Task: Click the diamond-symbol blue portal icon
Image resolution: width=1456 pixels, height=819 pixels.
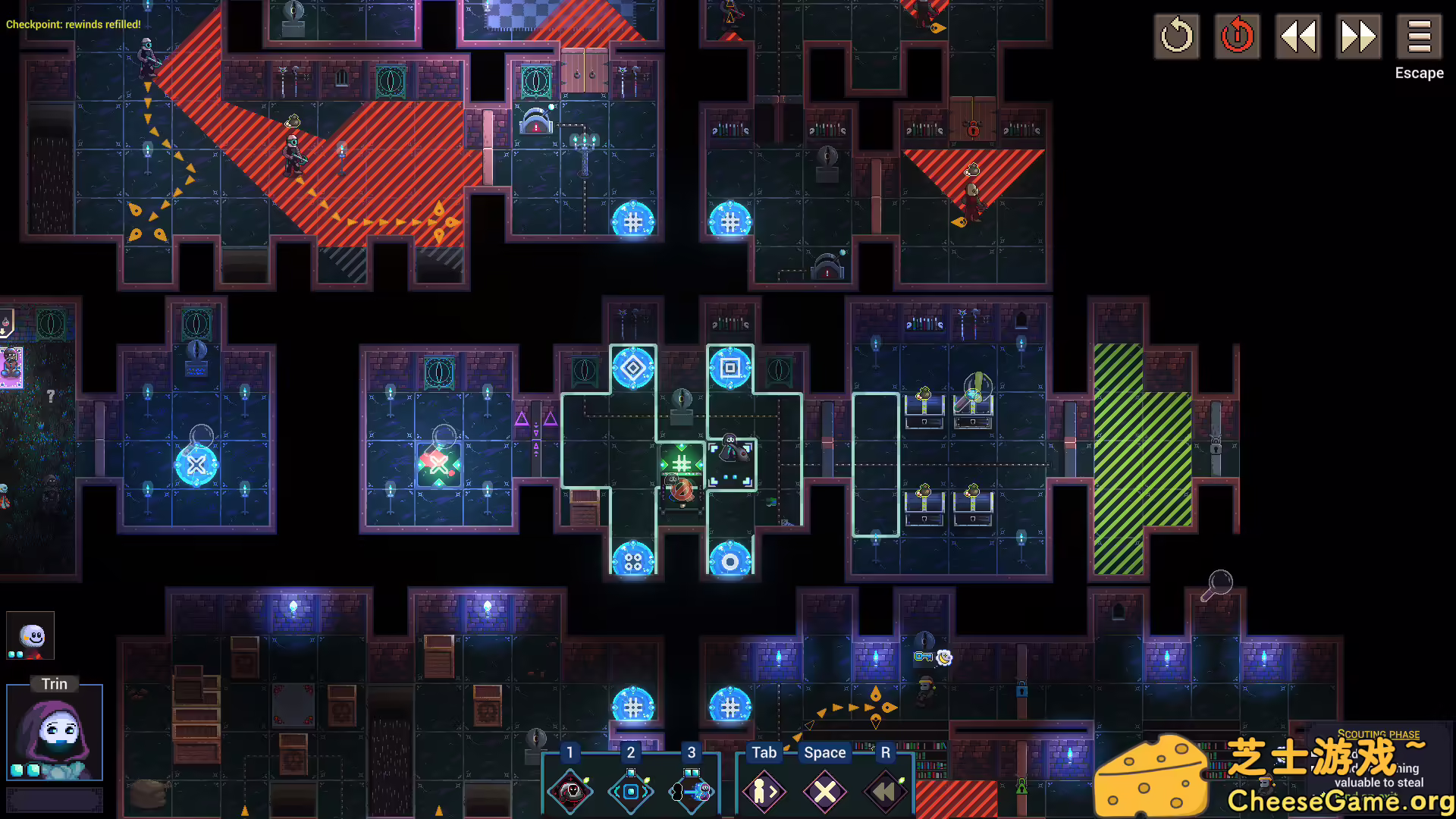Action: click(x=634, y=369)
